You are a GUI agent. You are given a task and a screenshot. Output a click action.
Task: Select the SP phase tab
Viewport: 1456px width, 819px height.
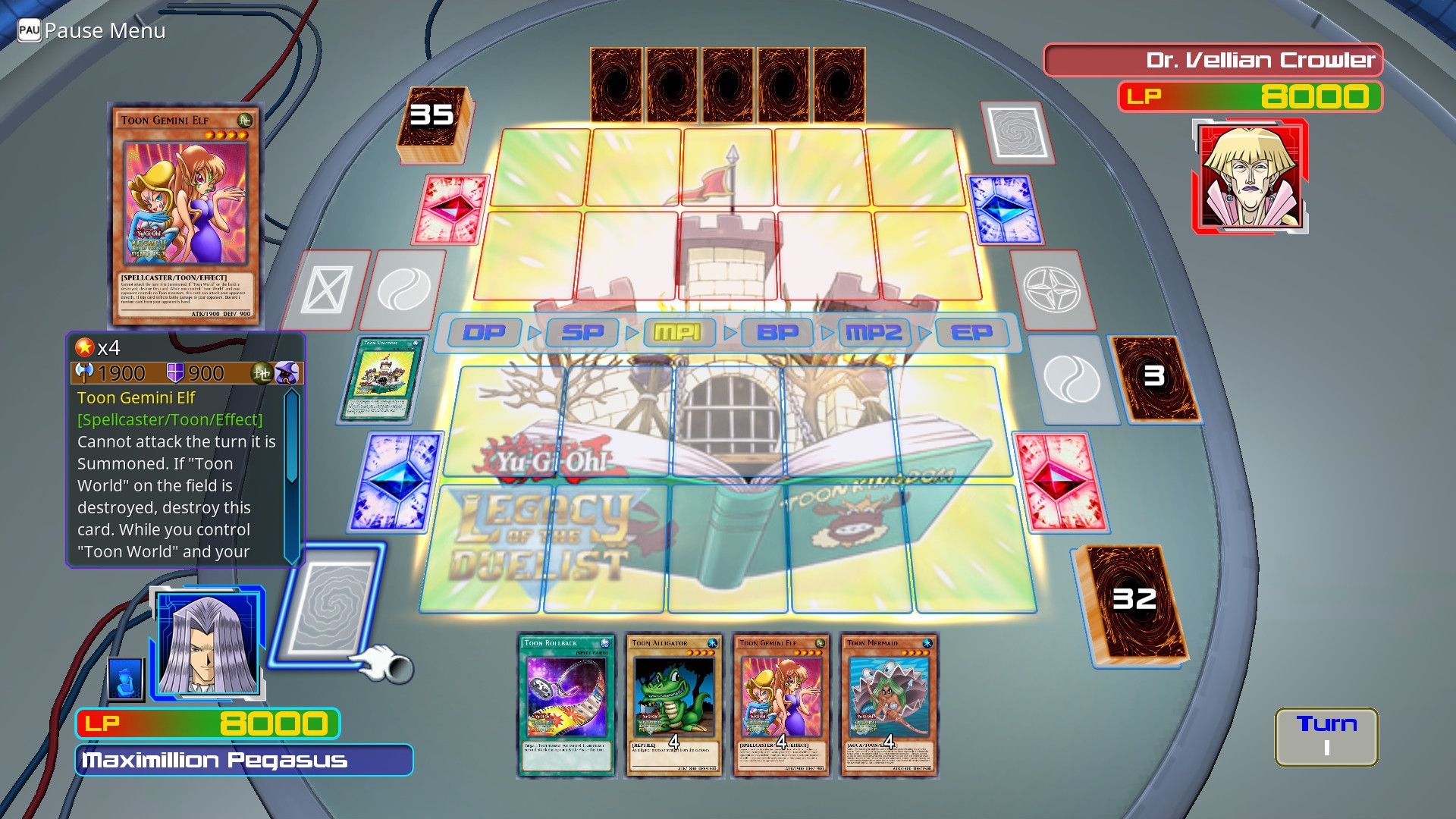coord(580,332)
